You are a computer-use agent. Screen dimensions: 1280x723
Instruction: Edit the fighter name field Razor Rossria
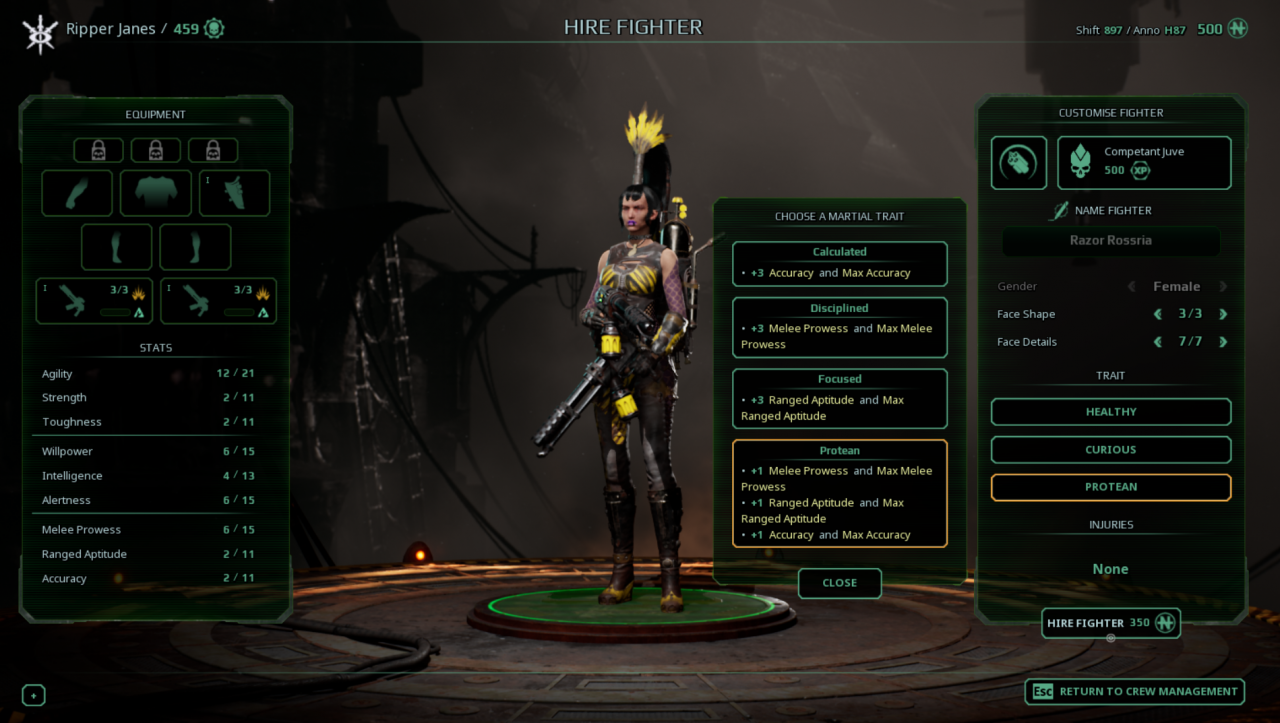point(1110,241)
